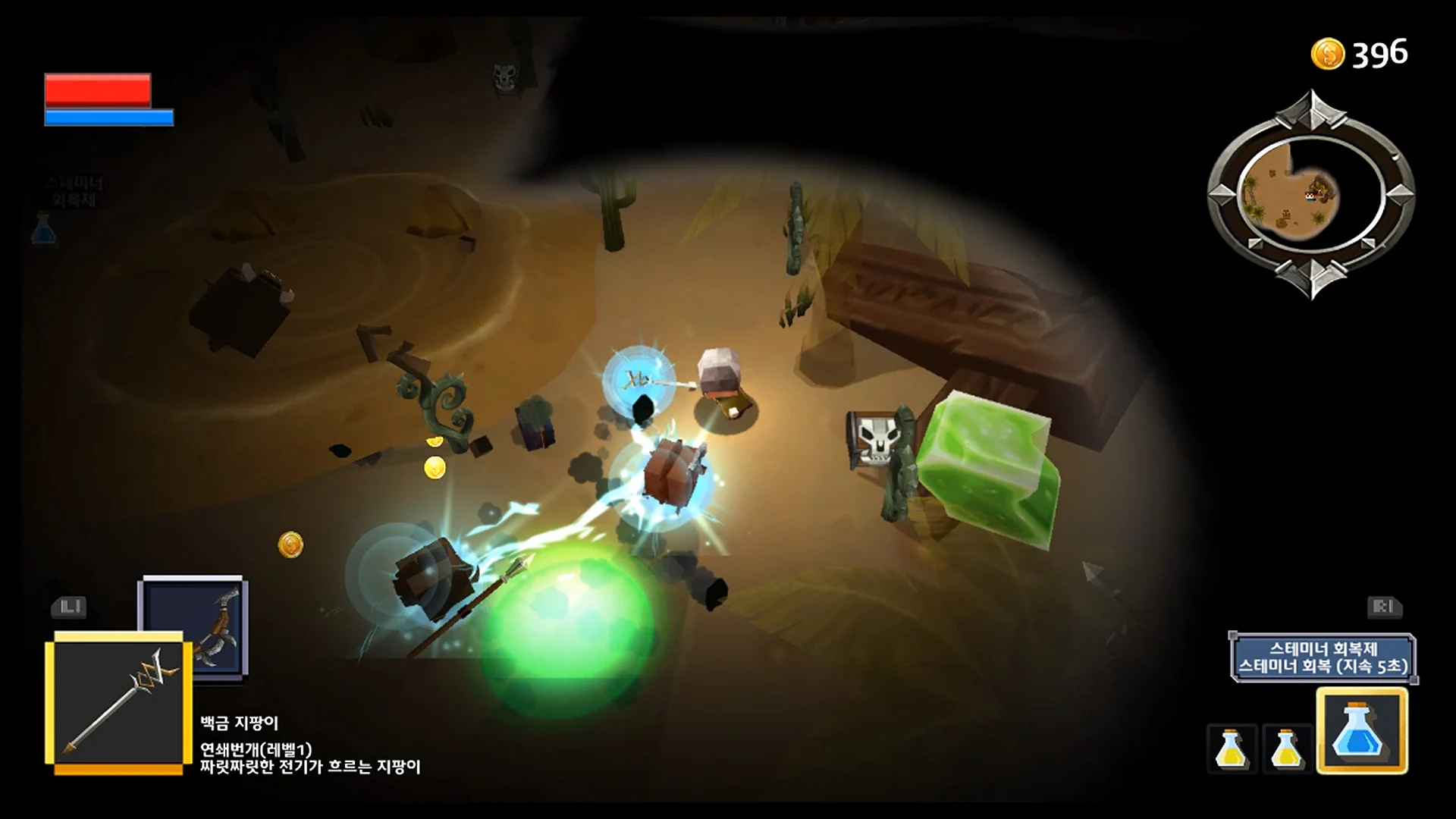Click the 백금 지팡이 item name

point(239,723)
